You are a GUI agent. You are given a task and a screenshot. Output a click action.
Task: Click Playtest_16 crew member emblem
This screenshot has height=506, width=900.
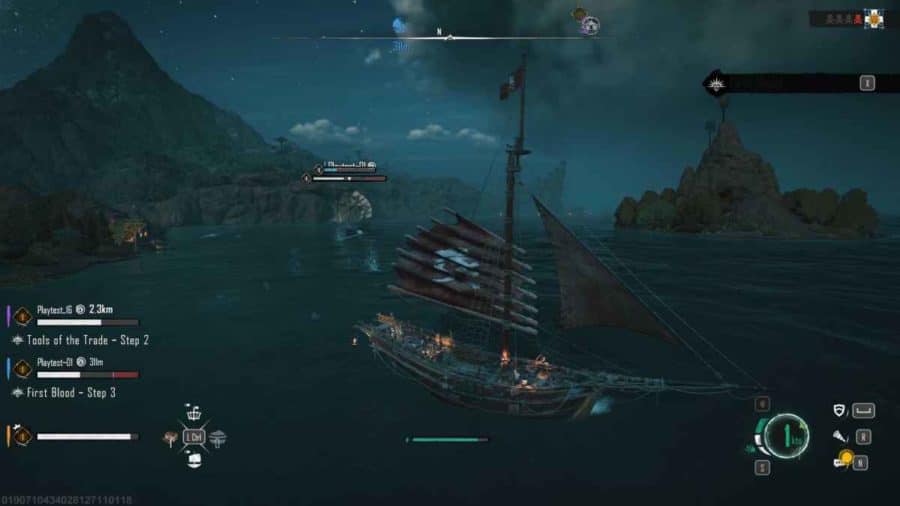point(23,315)
